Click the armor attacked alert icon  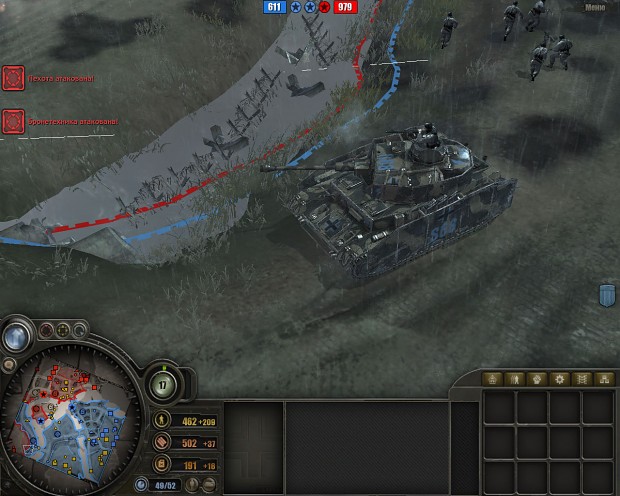(x=13, y=121)
